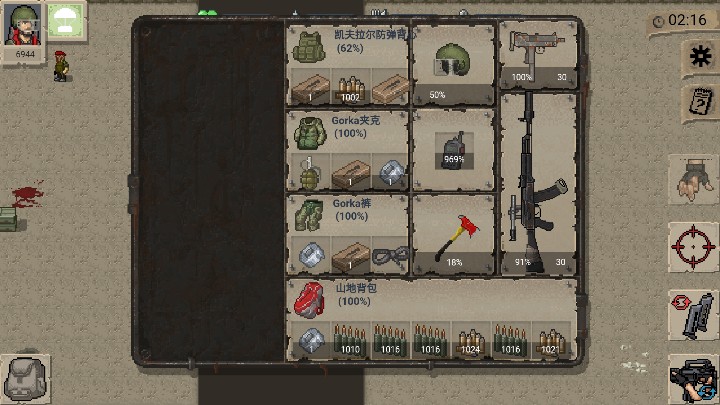
Task: Select the radio device at 969%
Action: pos(453,149)
